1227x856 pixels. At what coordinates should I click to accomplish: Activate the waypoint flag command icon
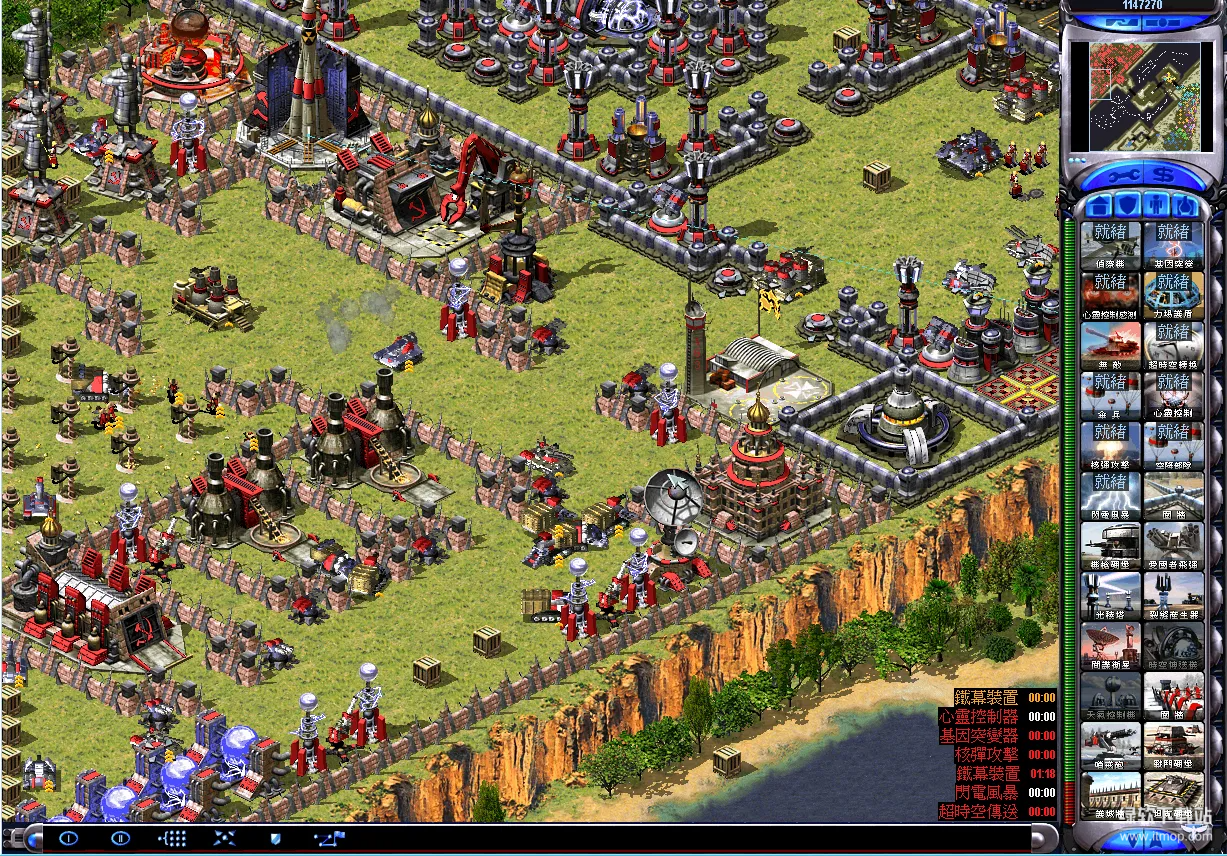pos(329,838)
